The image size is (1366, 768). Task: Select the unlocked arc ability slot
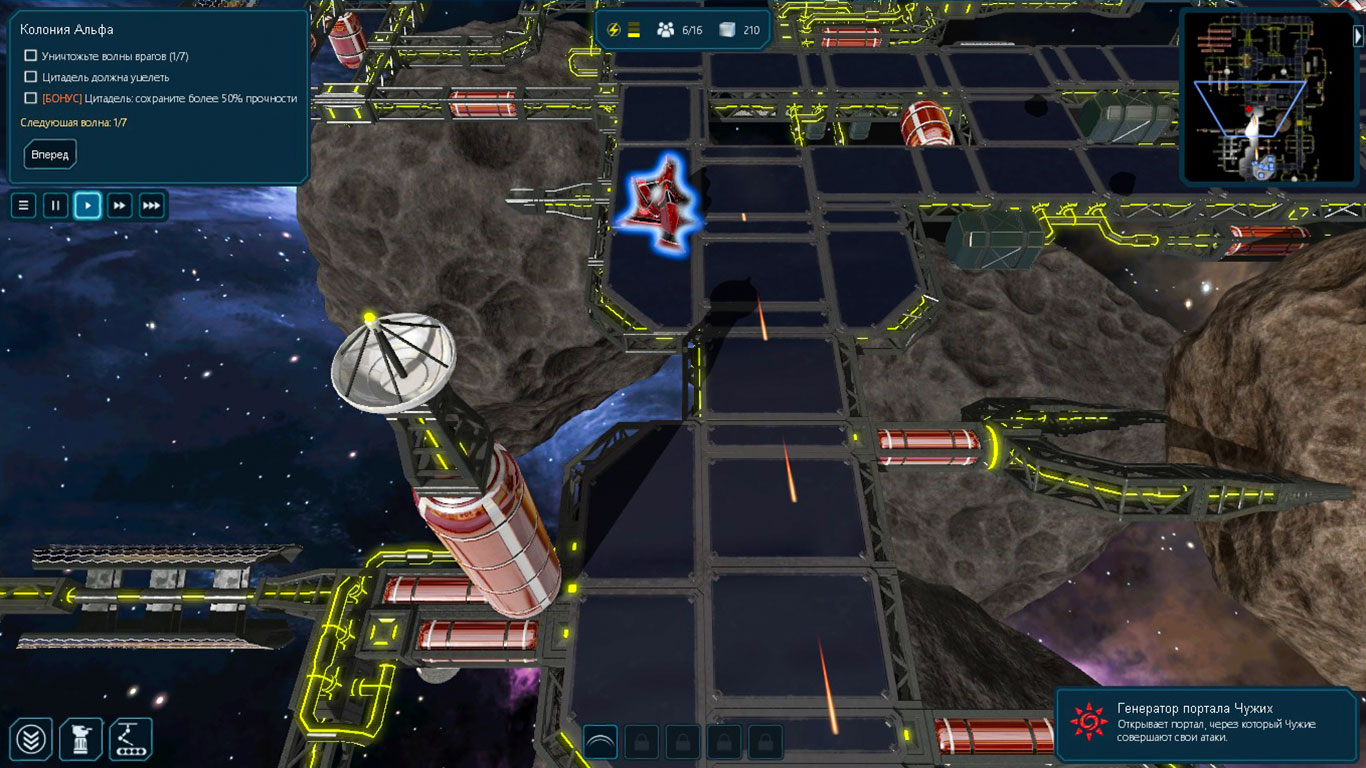[600, 742]
